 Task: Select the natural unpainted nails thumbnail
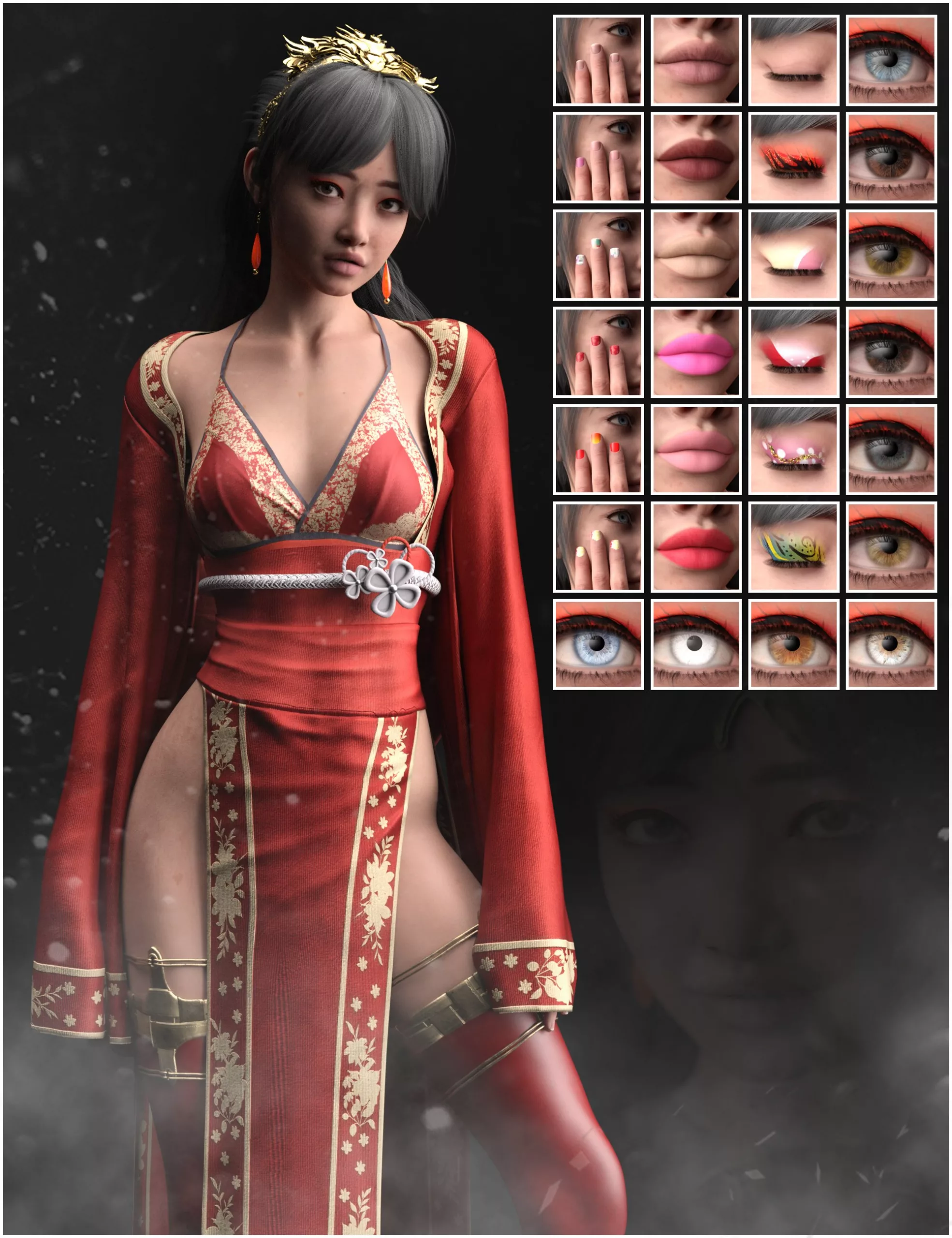click(x=598, y=60)
